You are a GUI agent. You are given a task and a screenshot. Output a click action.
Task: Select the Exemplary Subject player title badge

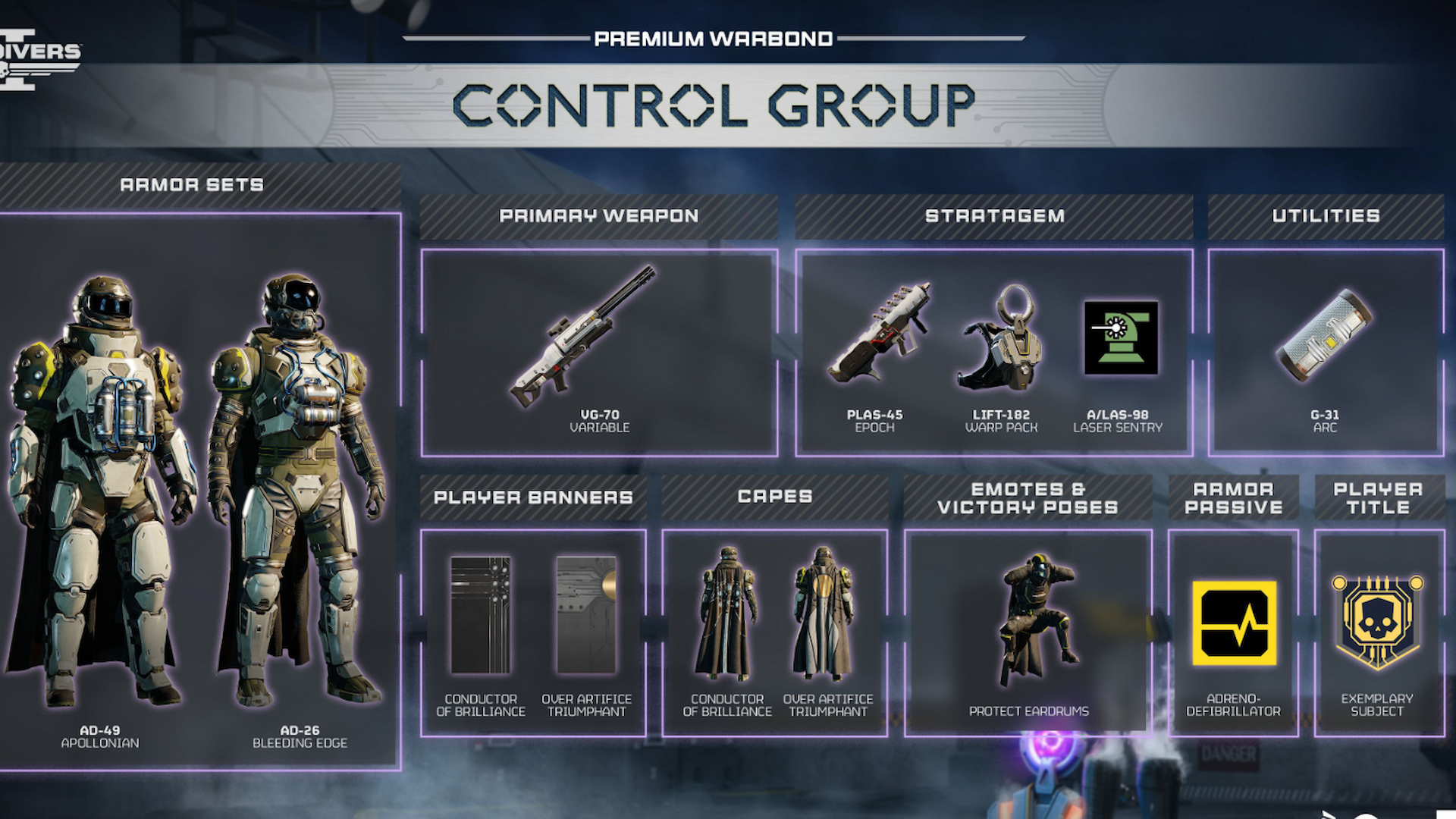click(1378, 623)
